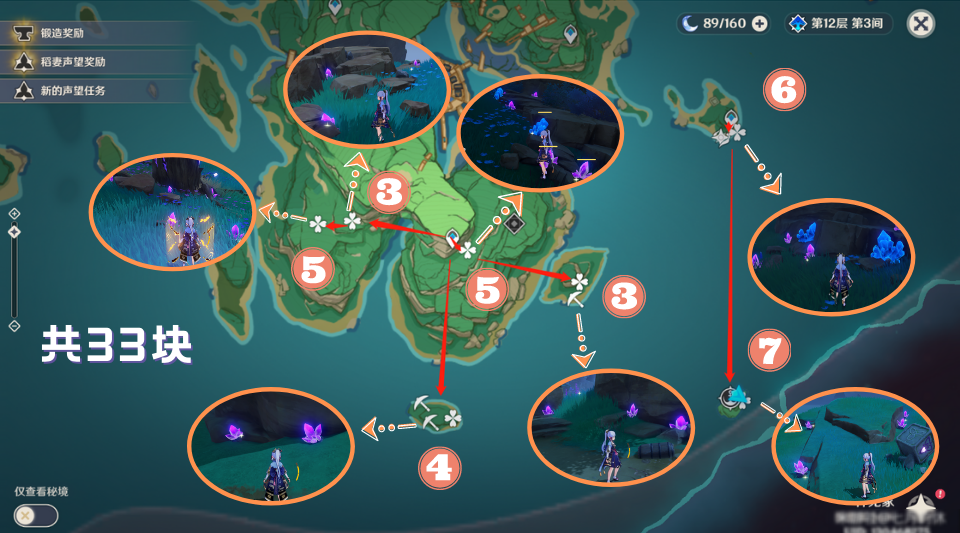Click the map zoom slider handle
Screen dimensions: 960x533
point(14,232)
